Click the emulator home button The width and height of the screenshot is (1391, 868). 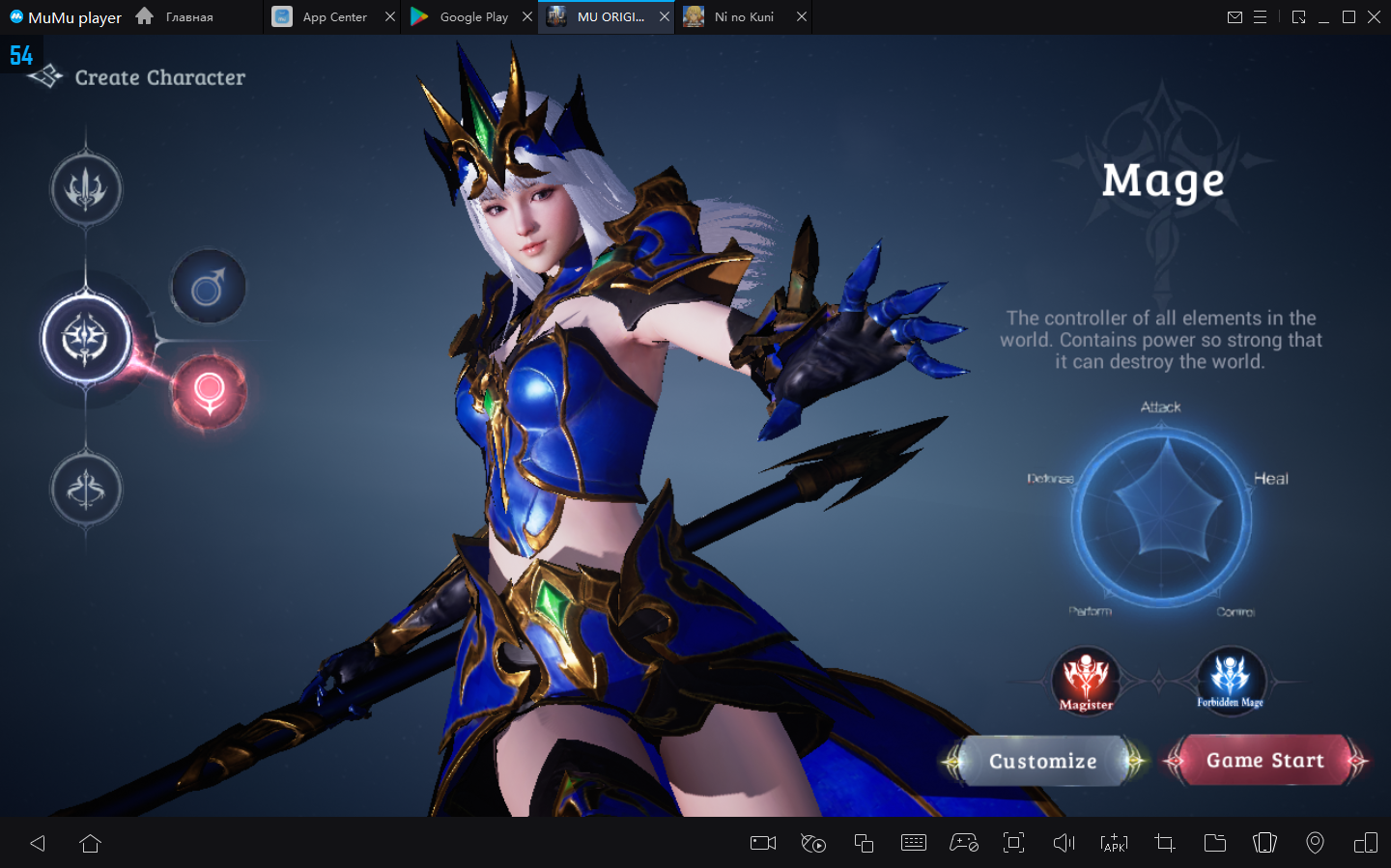91,844
